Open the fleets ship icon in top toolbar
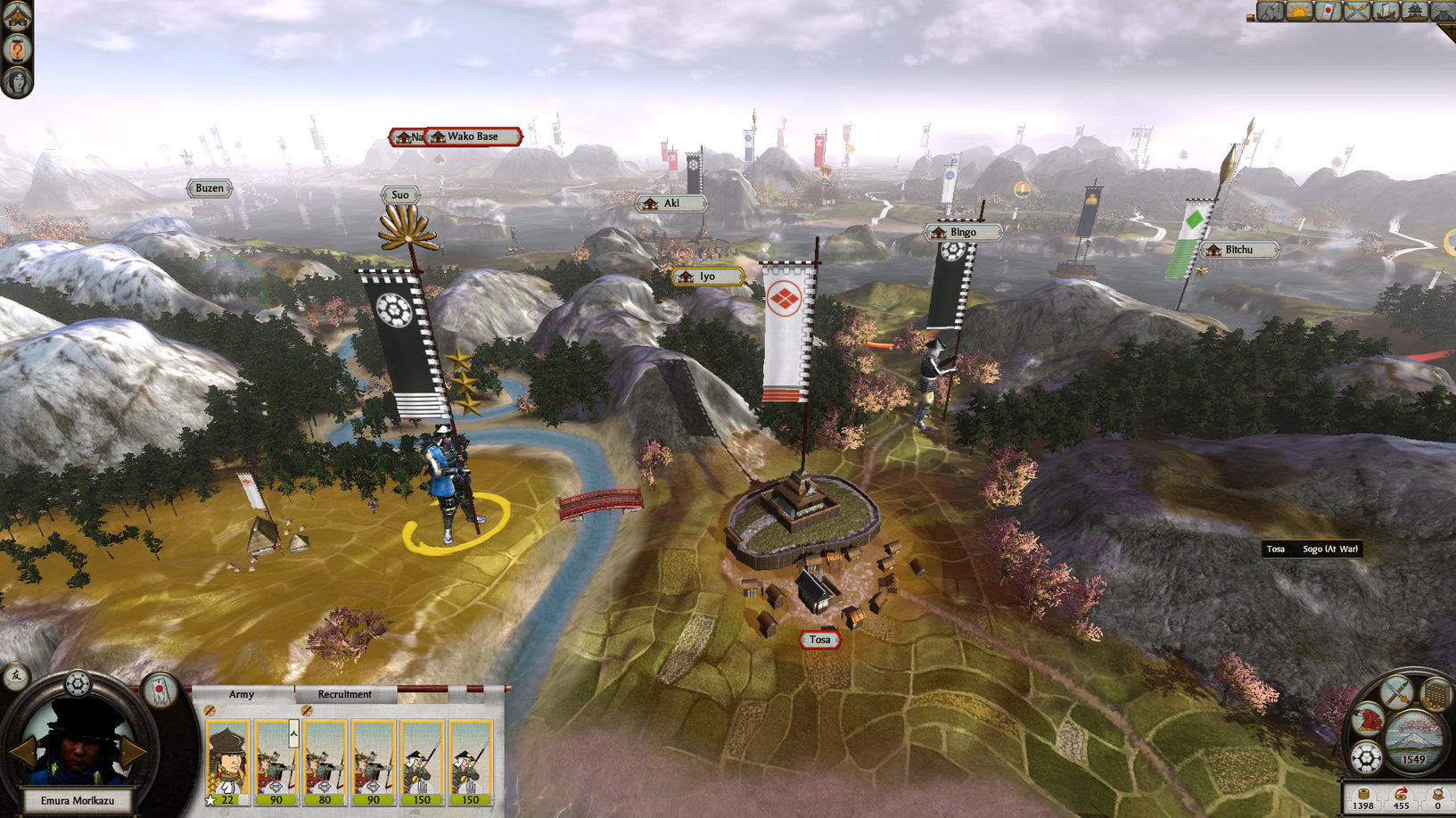The width and height of the screenshot is (1456, 818). tap(1386, 11)
